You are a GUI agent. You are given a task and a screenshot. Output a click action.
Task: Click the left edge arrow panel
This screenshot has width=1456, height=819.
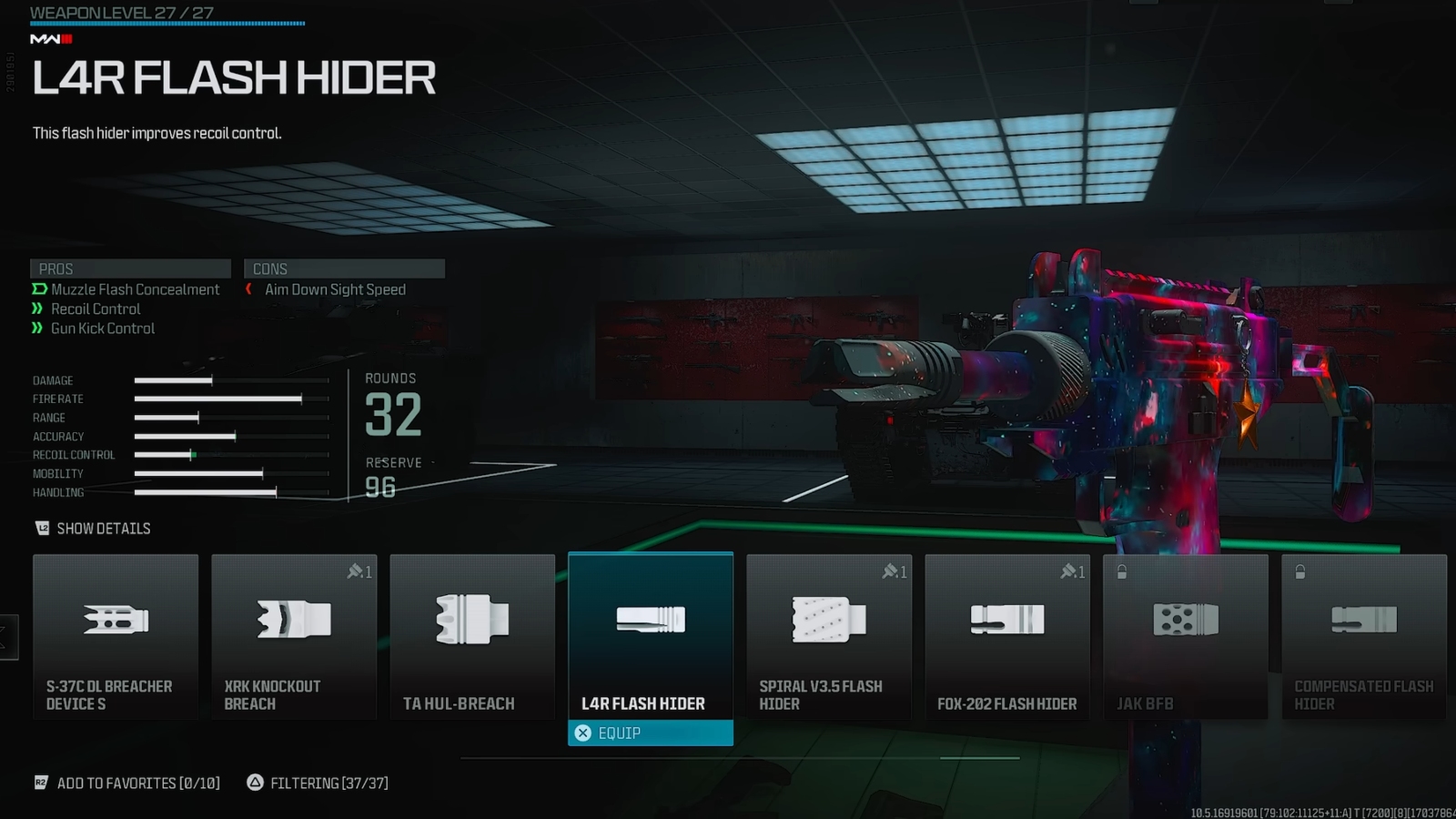tap(8, 637)
